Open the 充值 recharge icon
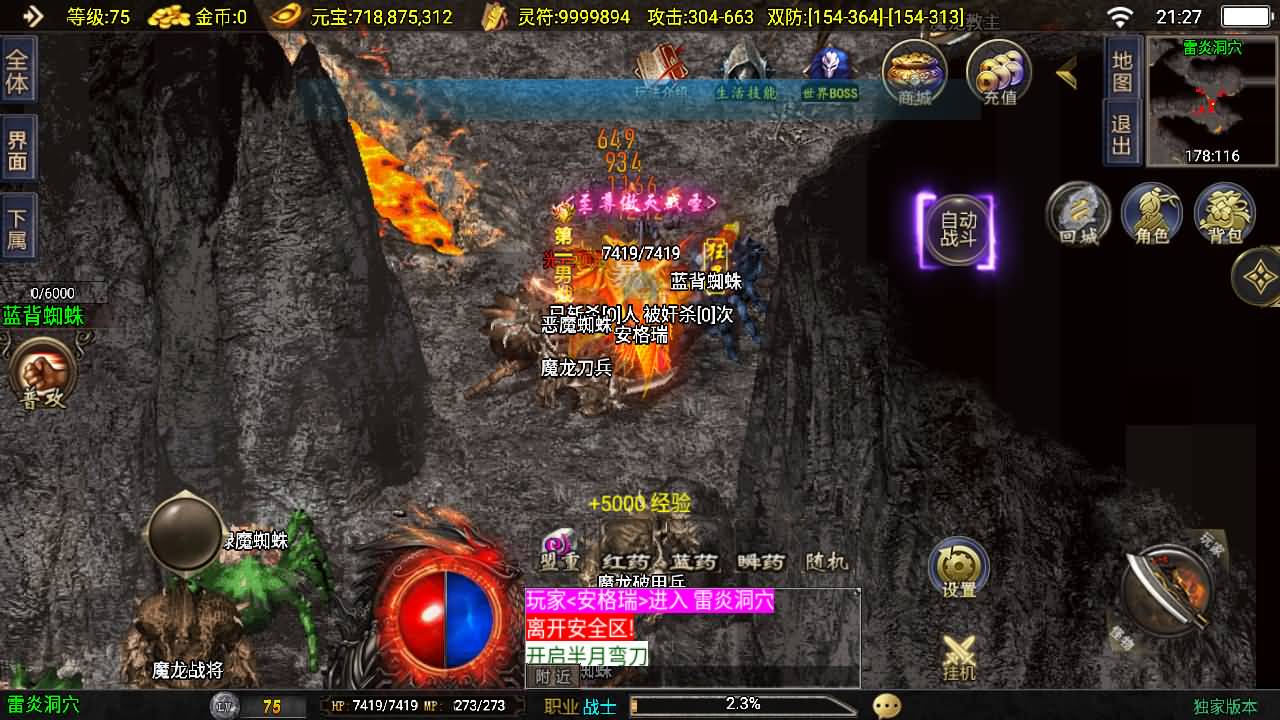 click(997, 70)
